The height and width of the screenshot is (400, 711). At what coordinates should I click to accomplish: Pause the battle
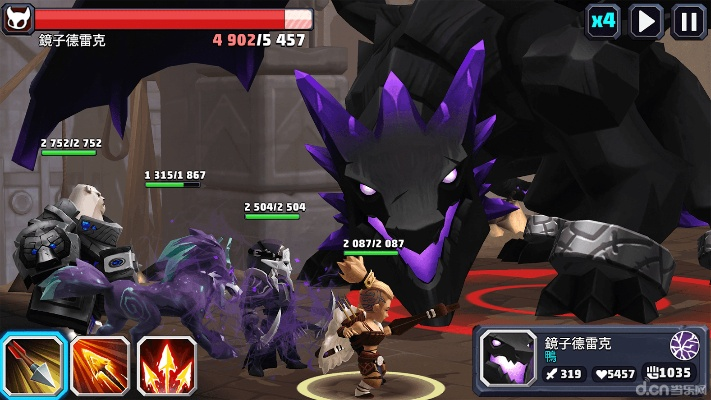coord(688,20)
